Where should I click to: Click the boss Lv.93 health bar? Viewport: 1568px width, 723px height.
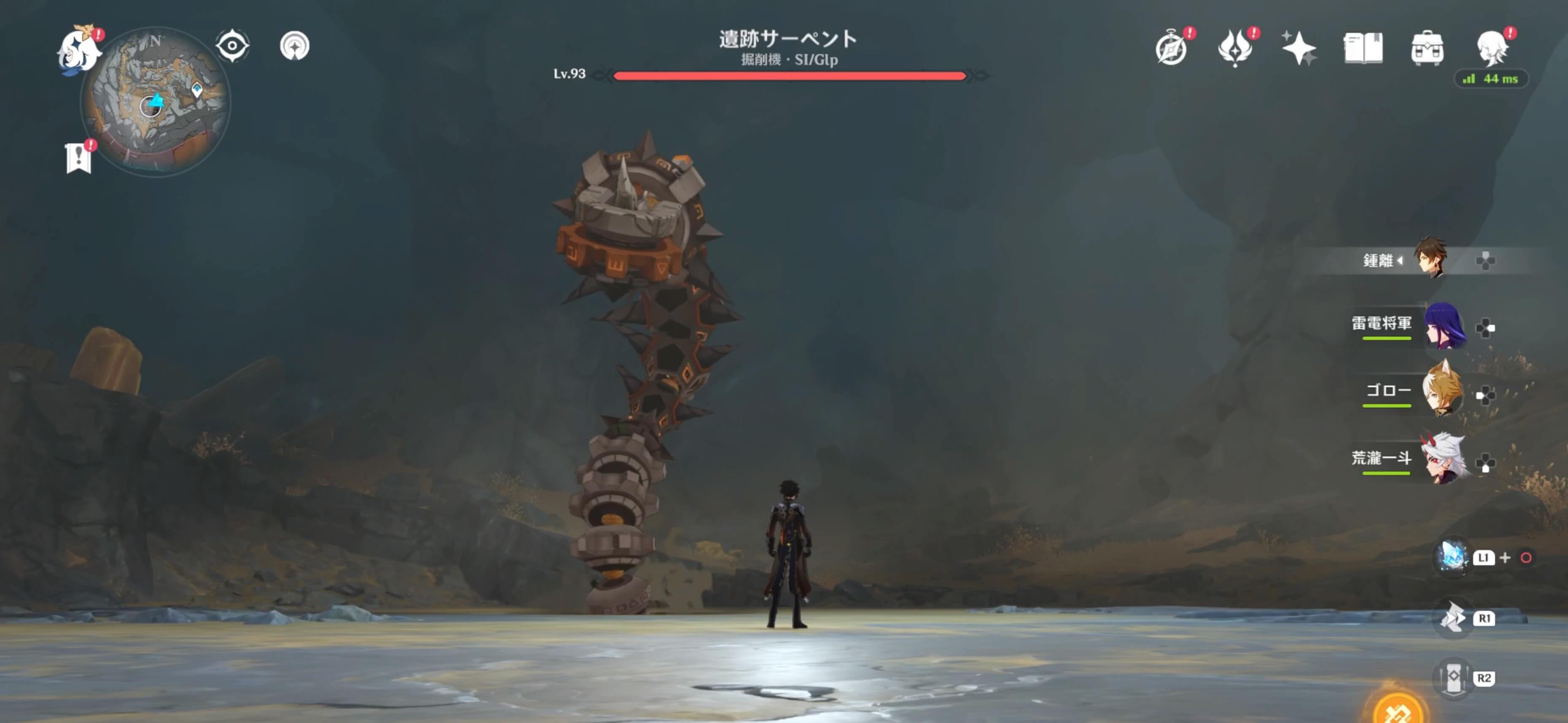pos(789,76)
